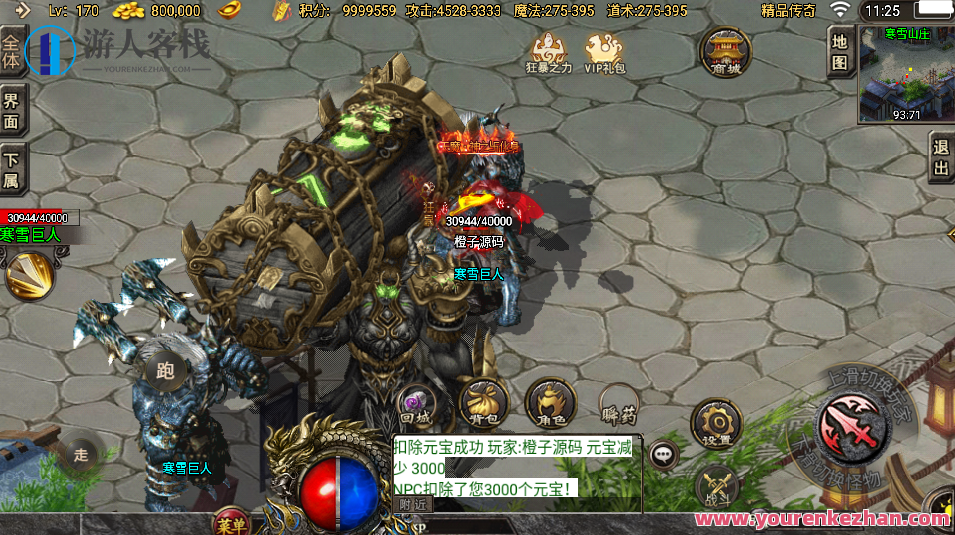Open the 设置 settings gear
Image resolution: width=955 pixels, height=535 pixels.
point(716,423)
